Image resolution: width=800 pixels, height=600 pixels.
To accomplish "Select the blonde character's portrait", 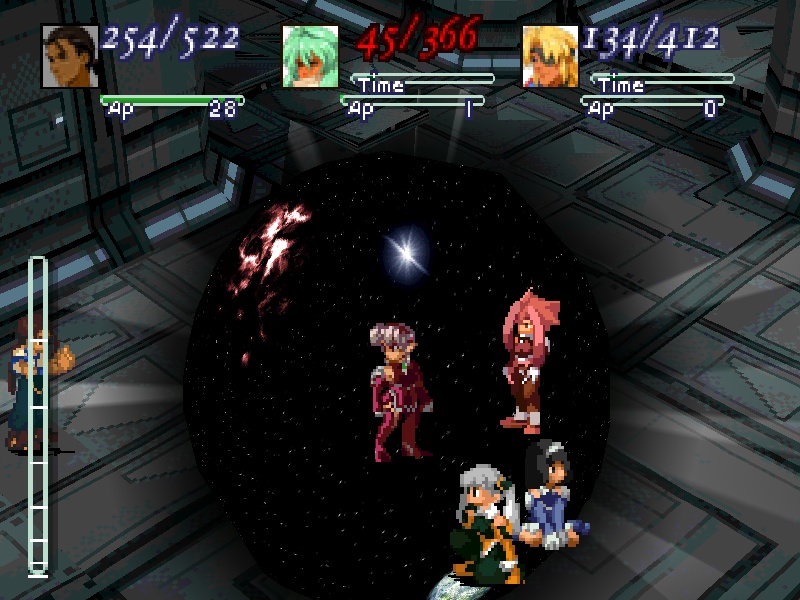I will pos(550,56).
